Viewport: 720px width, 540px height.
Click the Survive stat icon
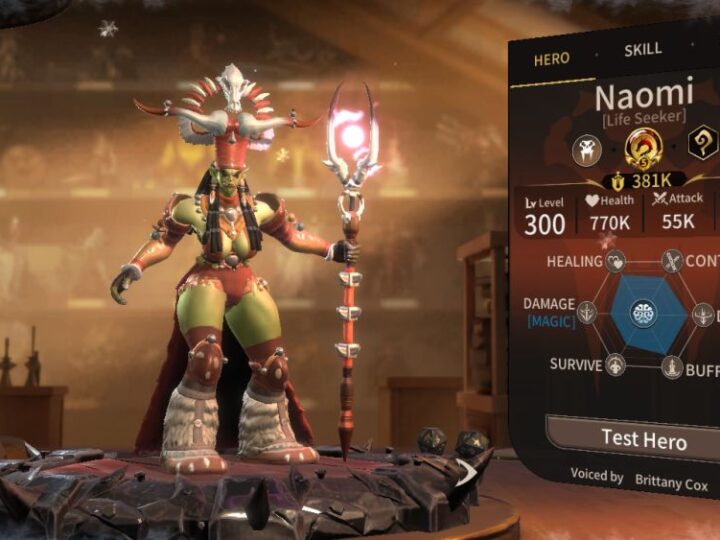(616, 365)
